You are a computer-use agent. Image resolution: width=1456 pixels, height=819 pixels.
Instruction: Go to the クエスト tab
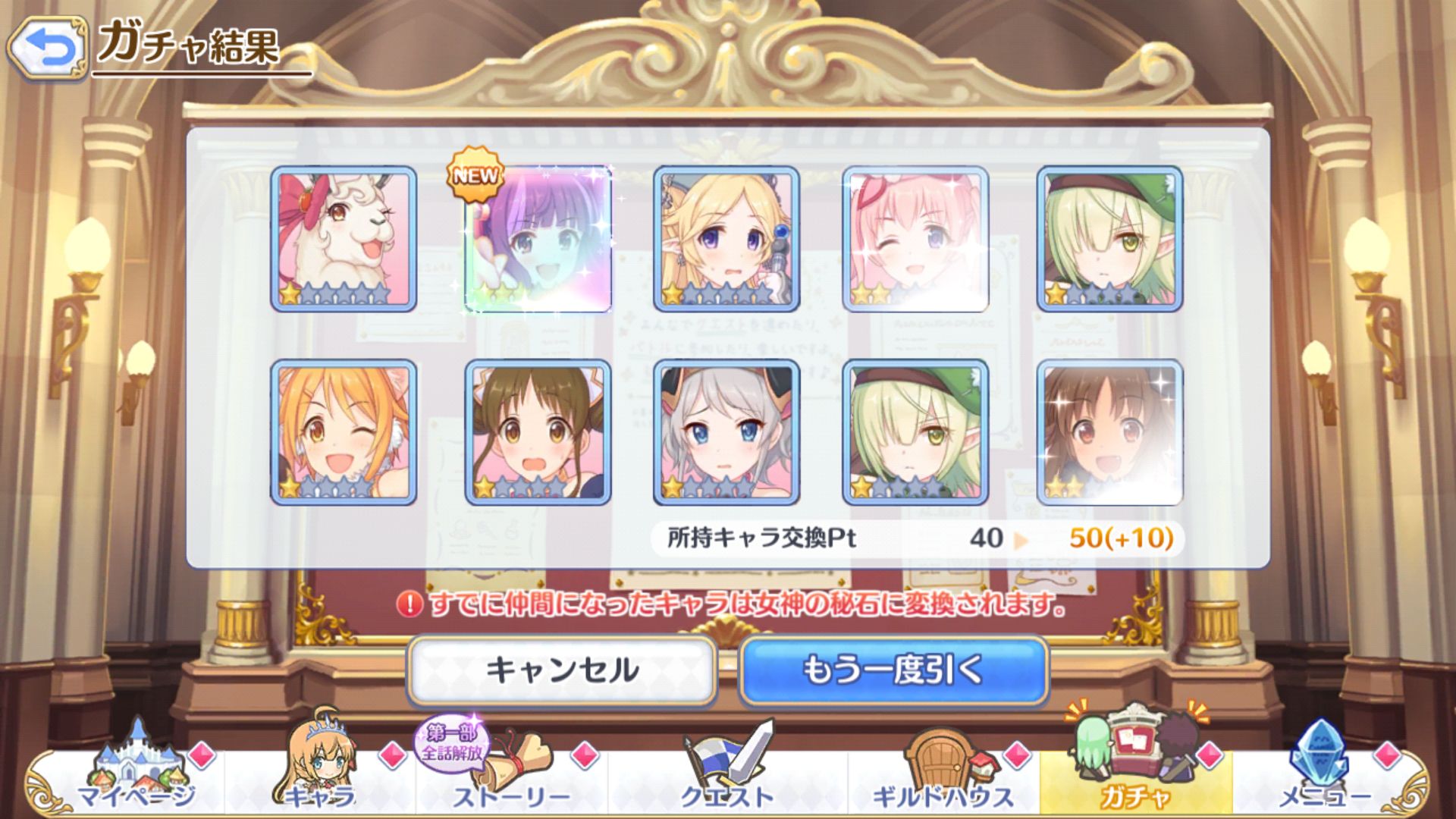pos(728,773)
